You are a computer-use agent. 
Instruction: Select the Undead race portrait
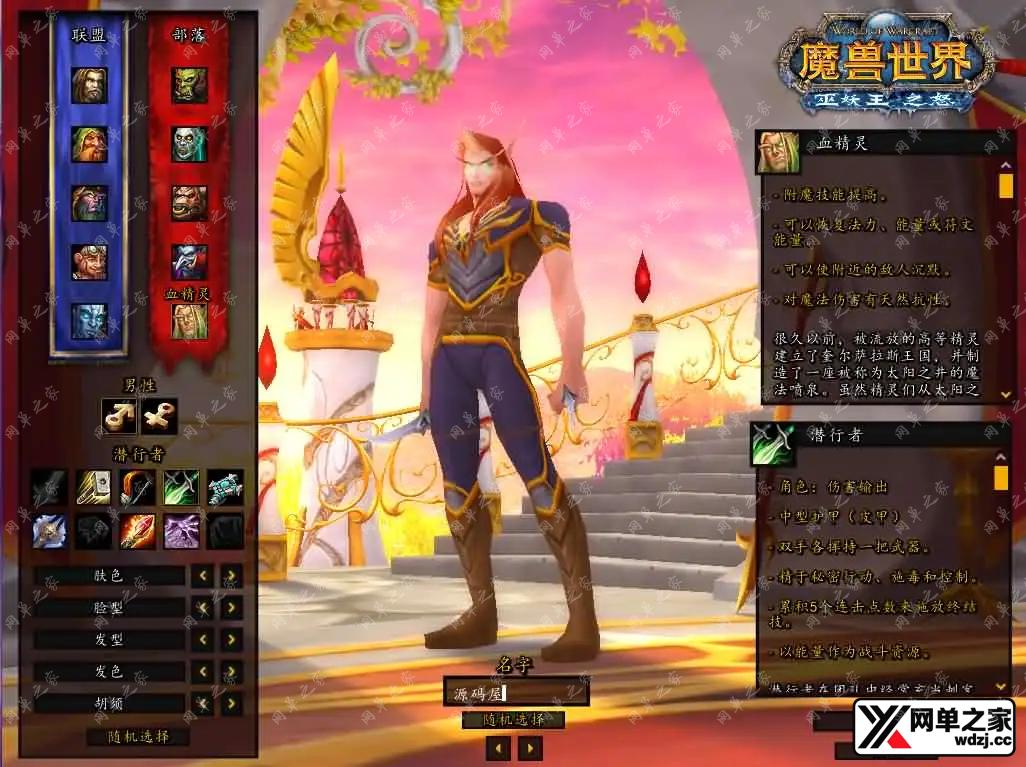click(x=189, y=144)
